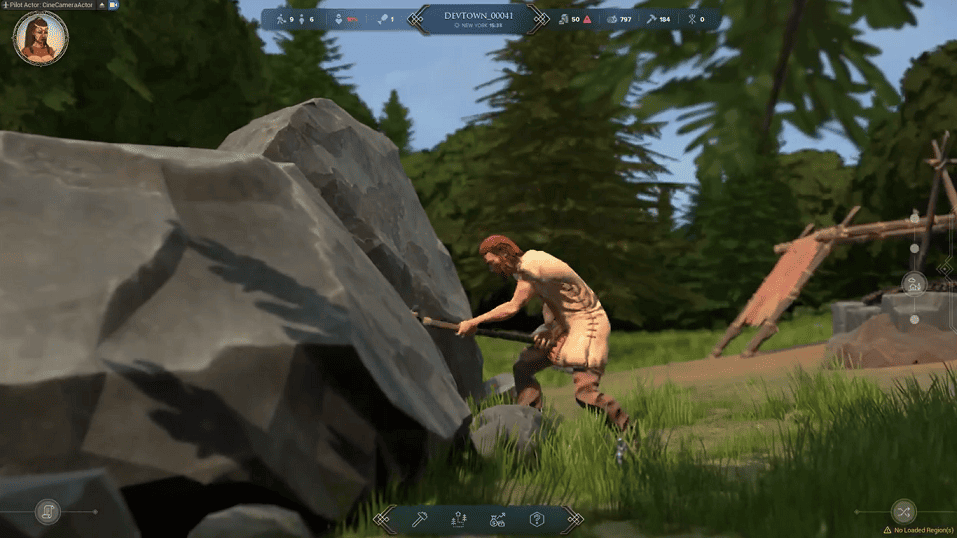Open the money bag economy menu
The width and height of the screenshot is (957, 538).
[x=497, y=519]
